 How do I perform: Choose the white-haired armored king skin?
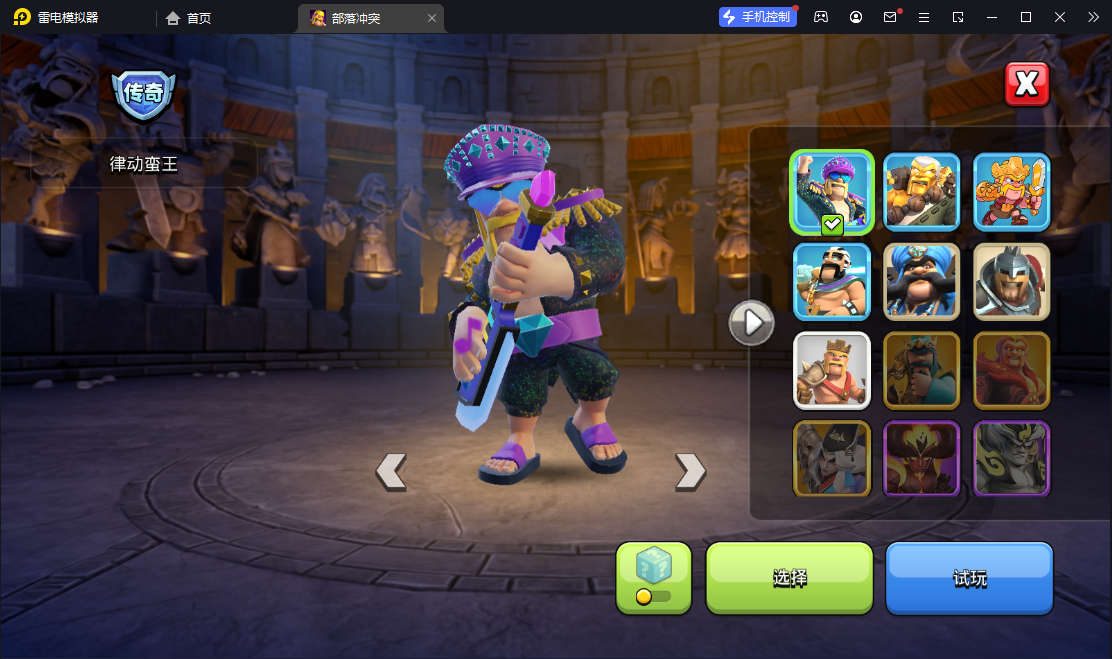point(921,192)
